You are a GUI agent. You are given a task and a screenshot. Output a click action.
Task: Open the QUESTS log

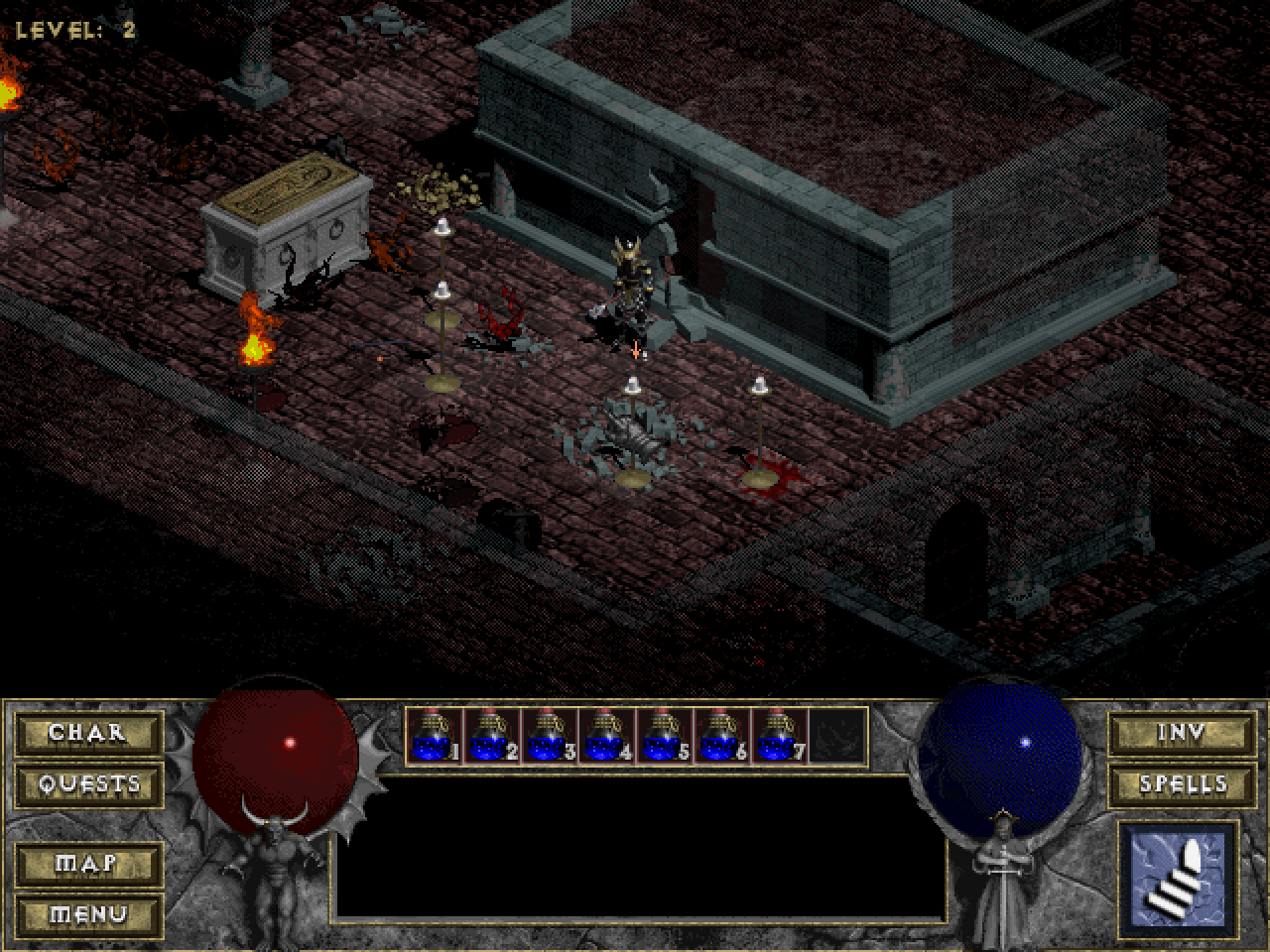[88, 783]
